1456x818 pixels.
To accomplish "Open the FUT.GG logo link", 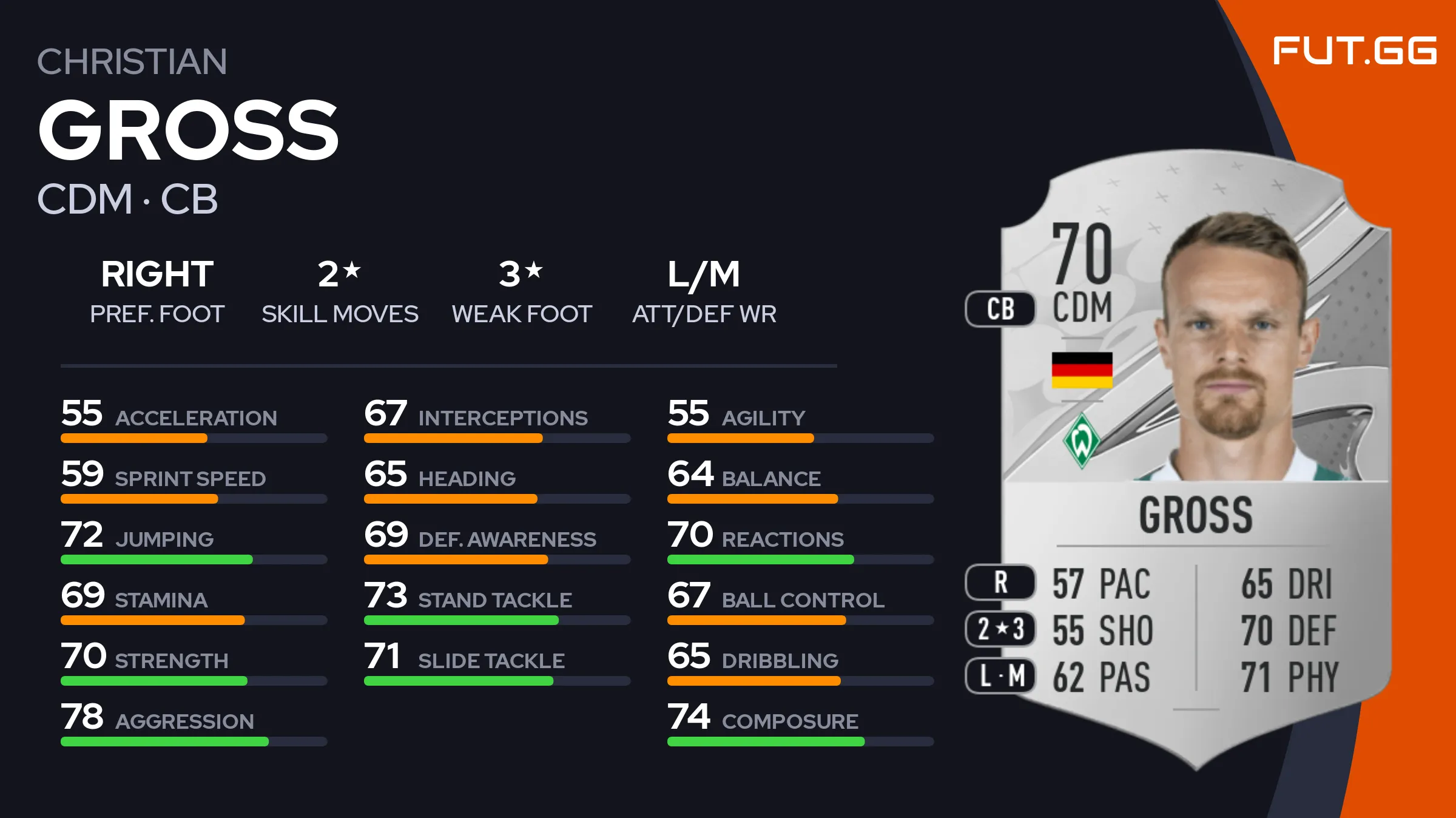I will [1354, 50].
